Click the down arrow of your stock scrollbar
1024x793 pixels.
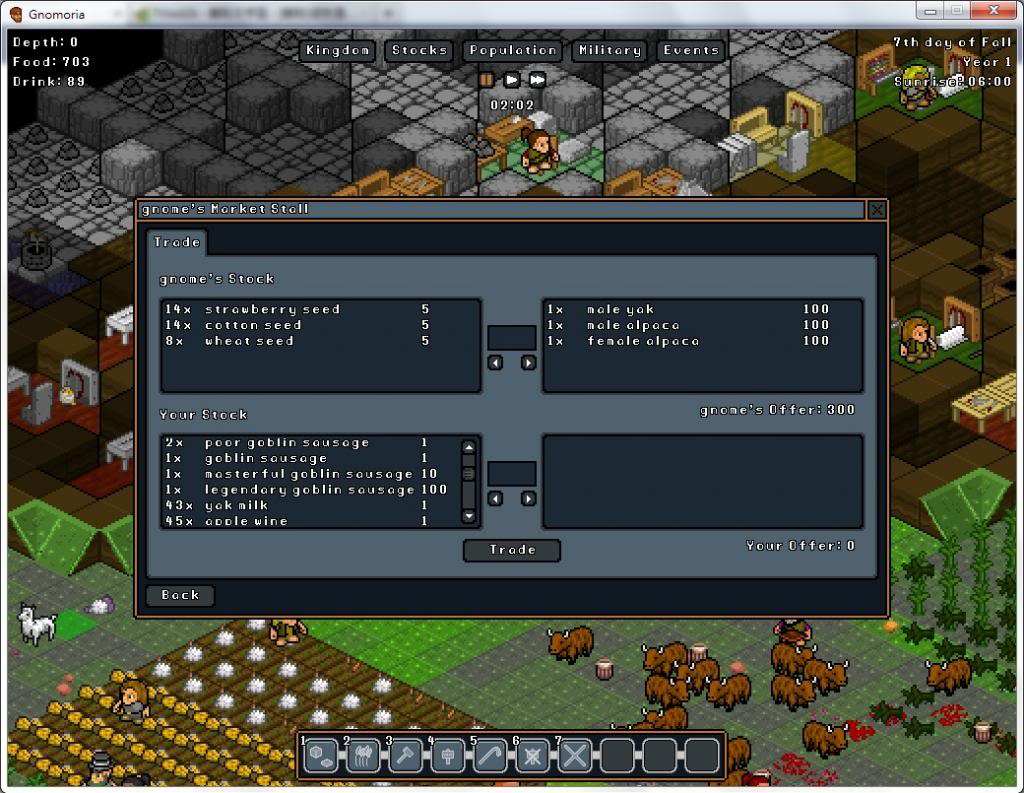[x=468, y=516]
